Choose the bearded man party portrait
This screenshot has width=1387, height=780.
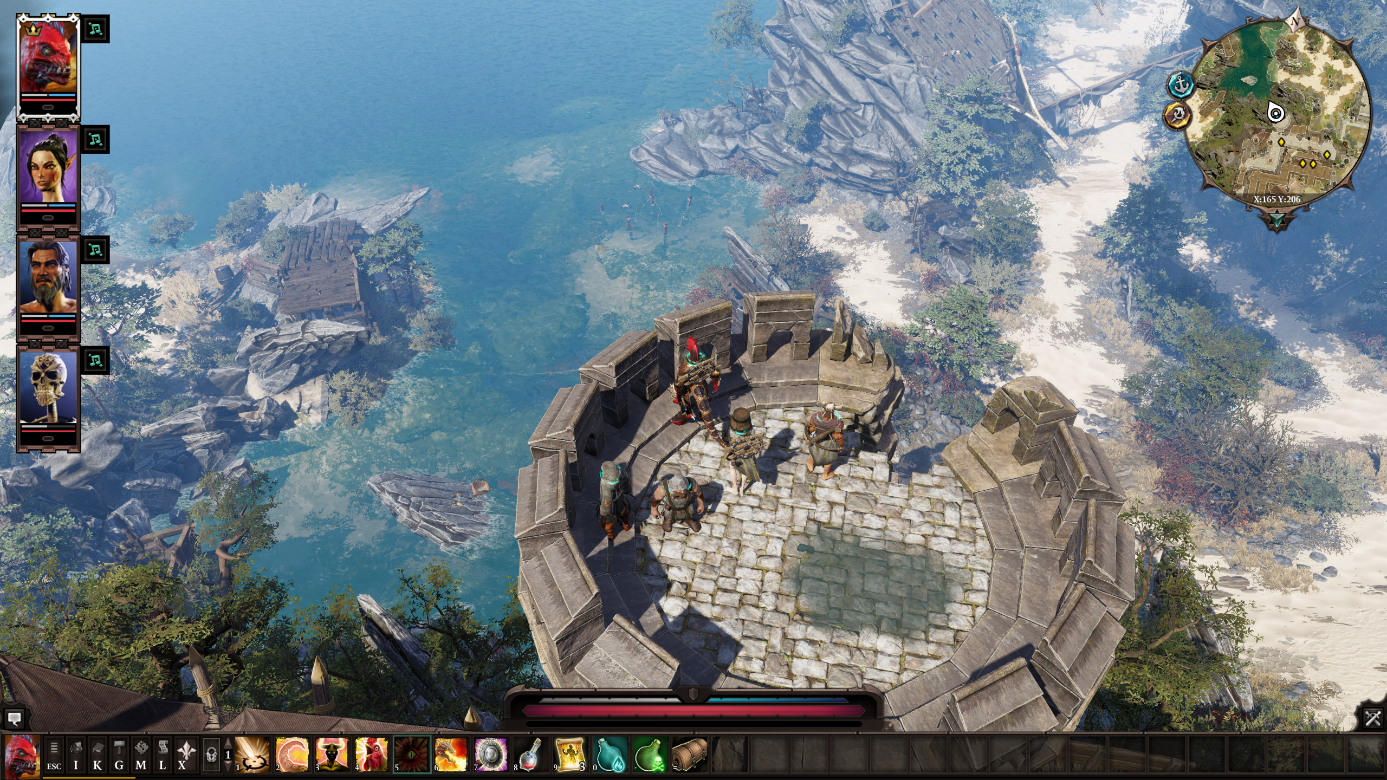pyautogui.click(x=48, y=277)
